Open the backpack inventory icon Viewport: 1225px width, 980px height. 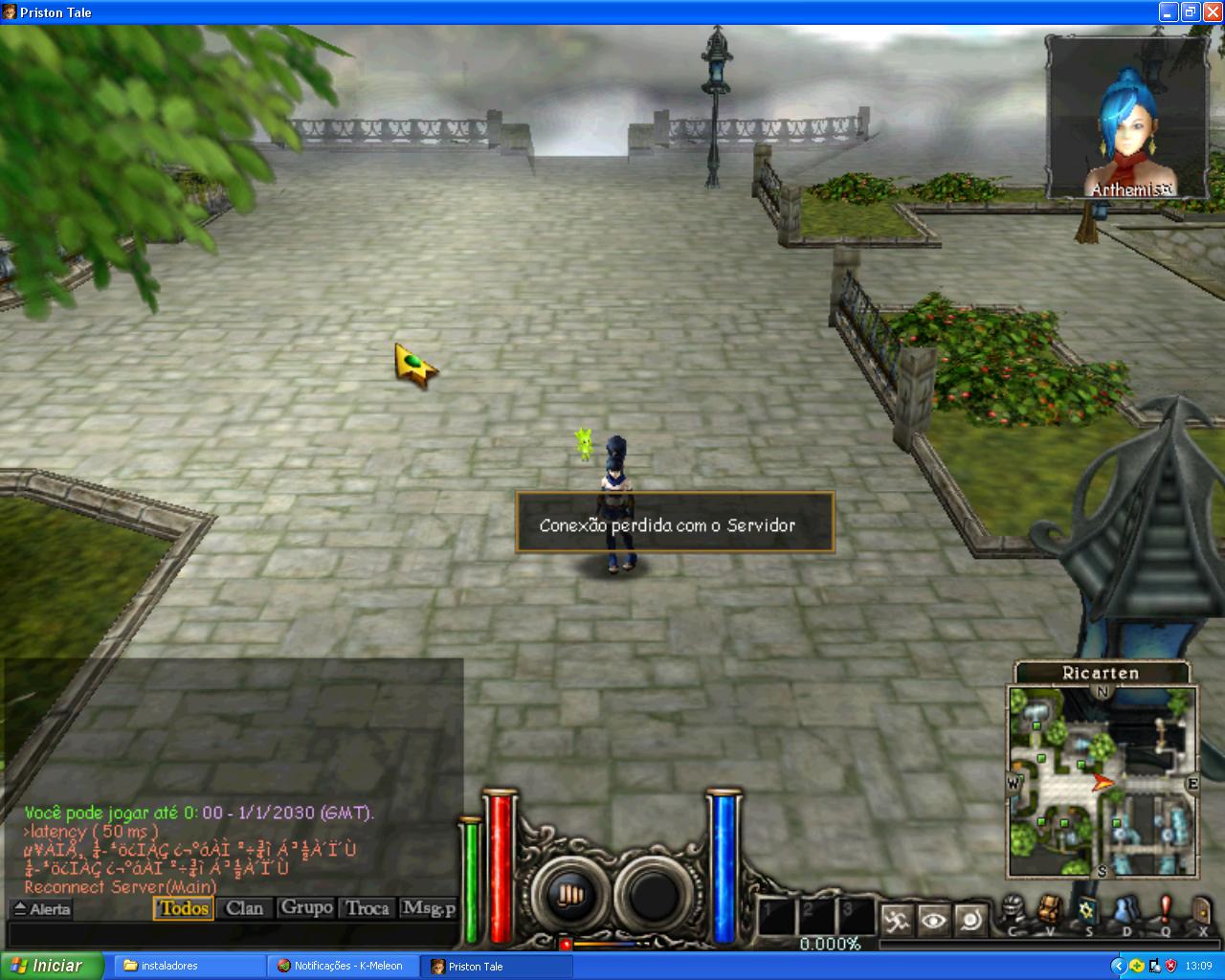pyautogui.click(x=1051, y=909)
